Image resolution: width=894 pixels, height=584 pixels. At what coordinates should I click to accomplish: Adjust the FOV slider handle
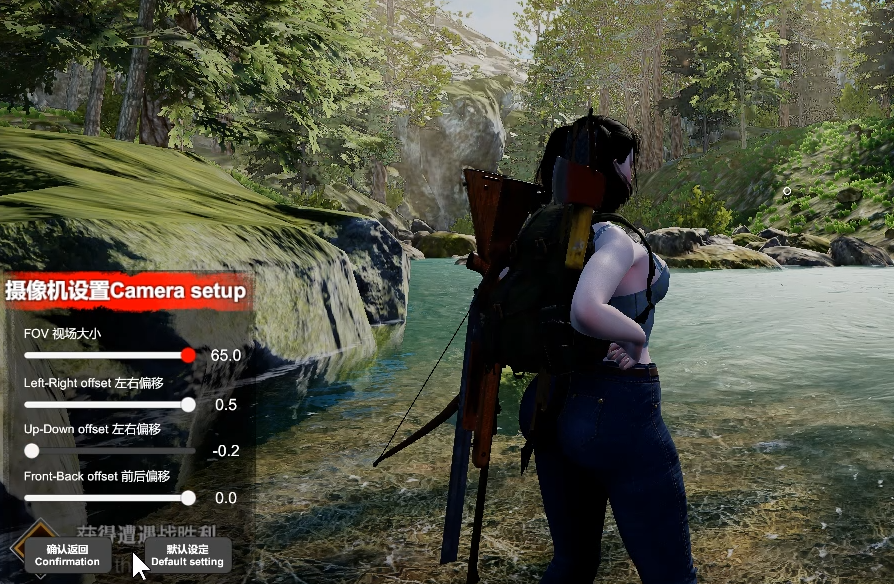point(189,355)
